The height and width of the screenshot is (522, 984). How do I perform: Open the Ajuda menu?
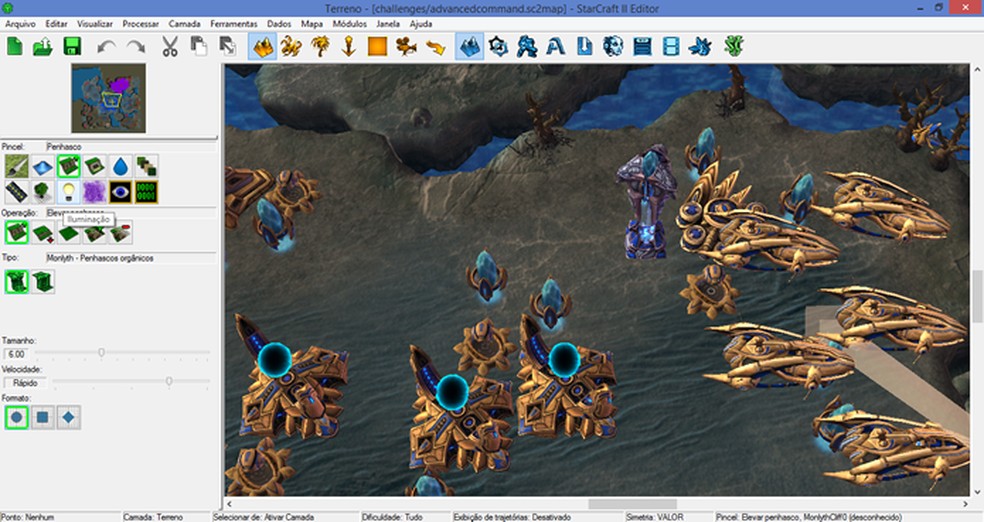(x=421, y=23)
